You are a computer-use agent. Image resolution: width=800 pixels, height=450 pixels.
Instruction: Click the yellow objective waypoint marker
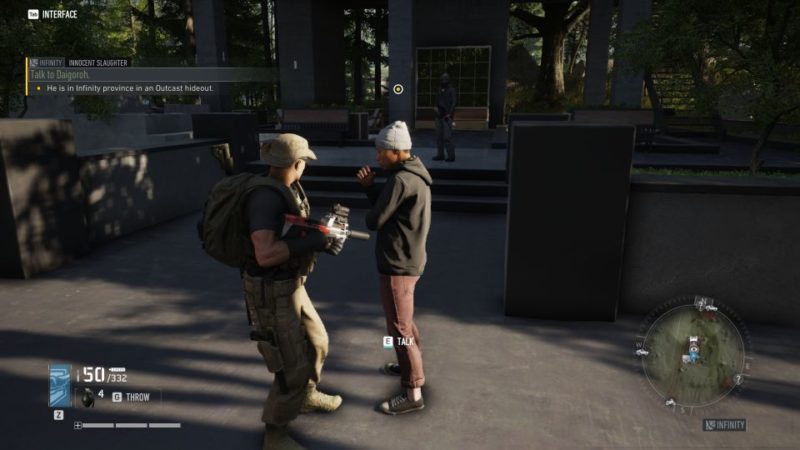[398, 89]
